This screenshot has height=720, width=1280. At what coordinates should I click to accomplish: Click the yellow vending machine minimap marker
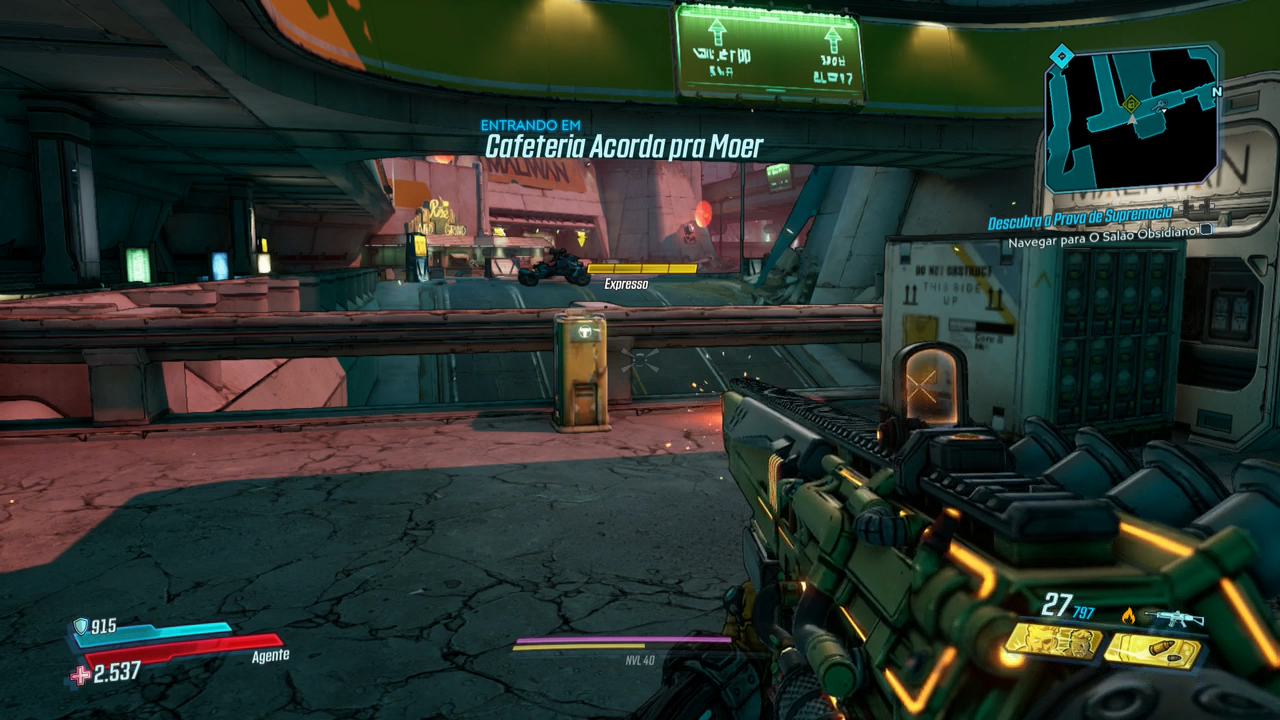coord(1131,102)
